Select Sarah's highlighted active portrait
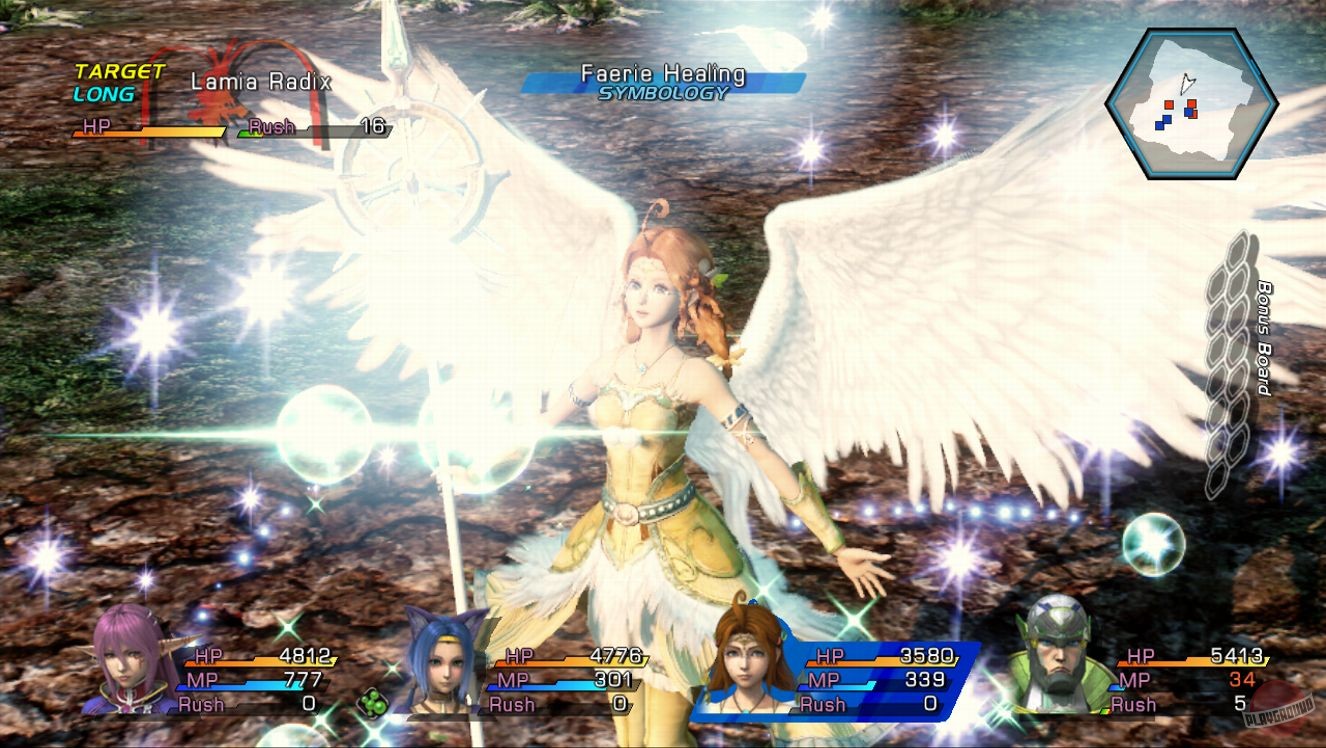The image size is (1326, 748). pos(745,660)
